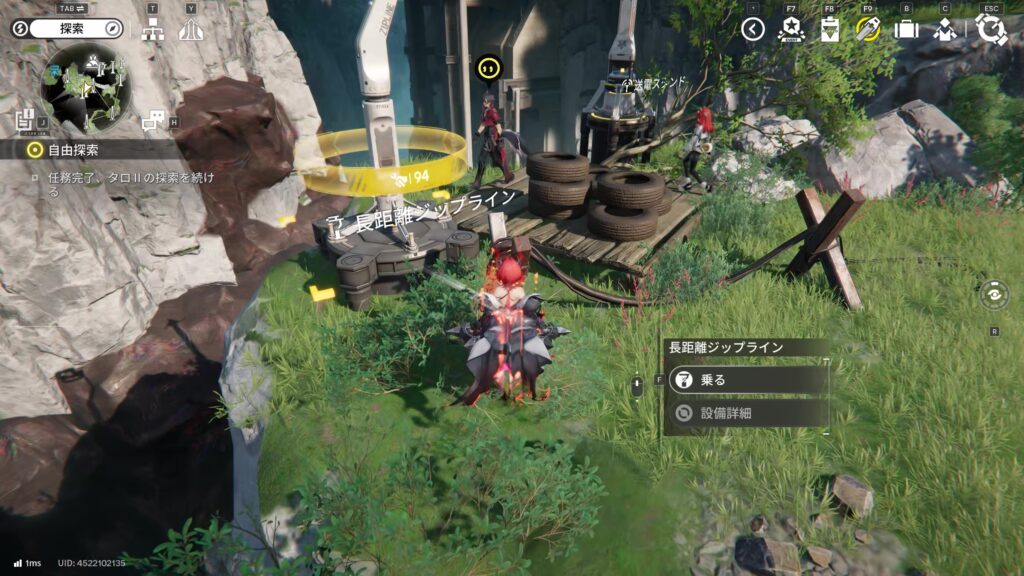Open the main system menu ring icon
This screenshot has width=1024, height=576.
(991, 29)
